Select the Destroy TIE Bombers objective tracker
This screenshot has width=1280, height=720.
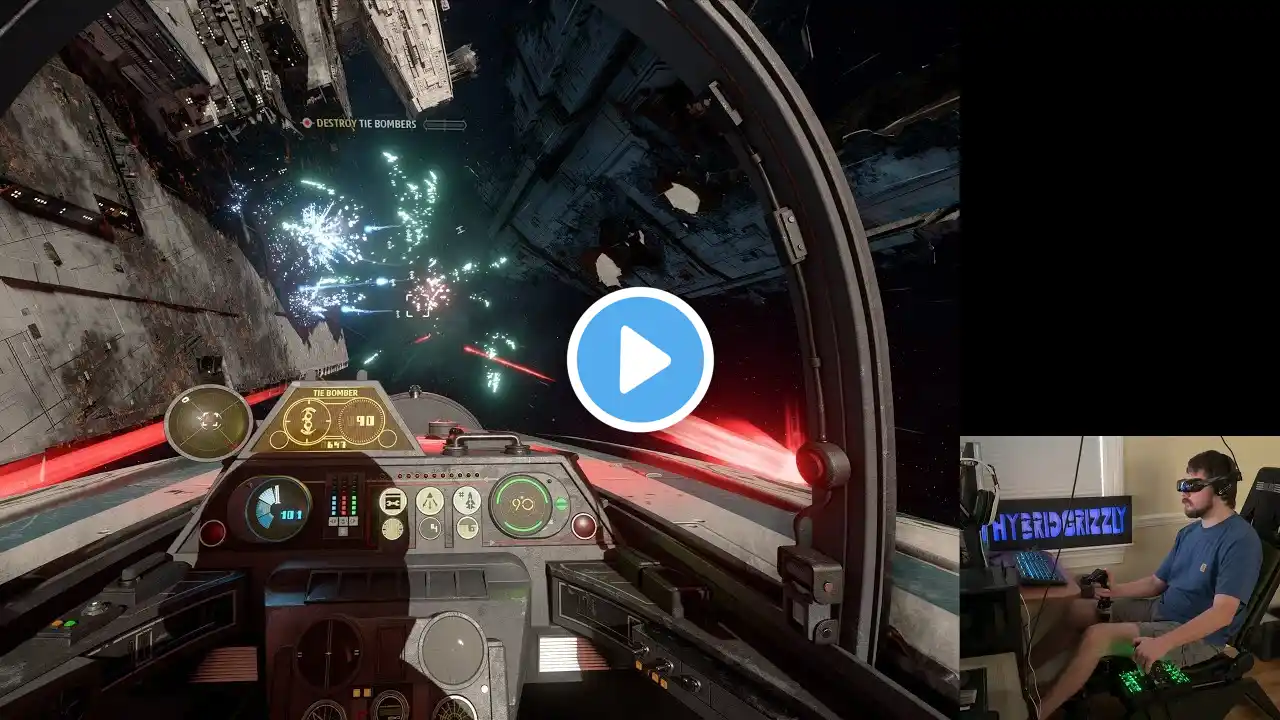click(x=366, y=124)
